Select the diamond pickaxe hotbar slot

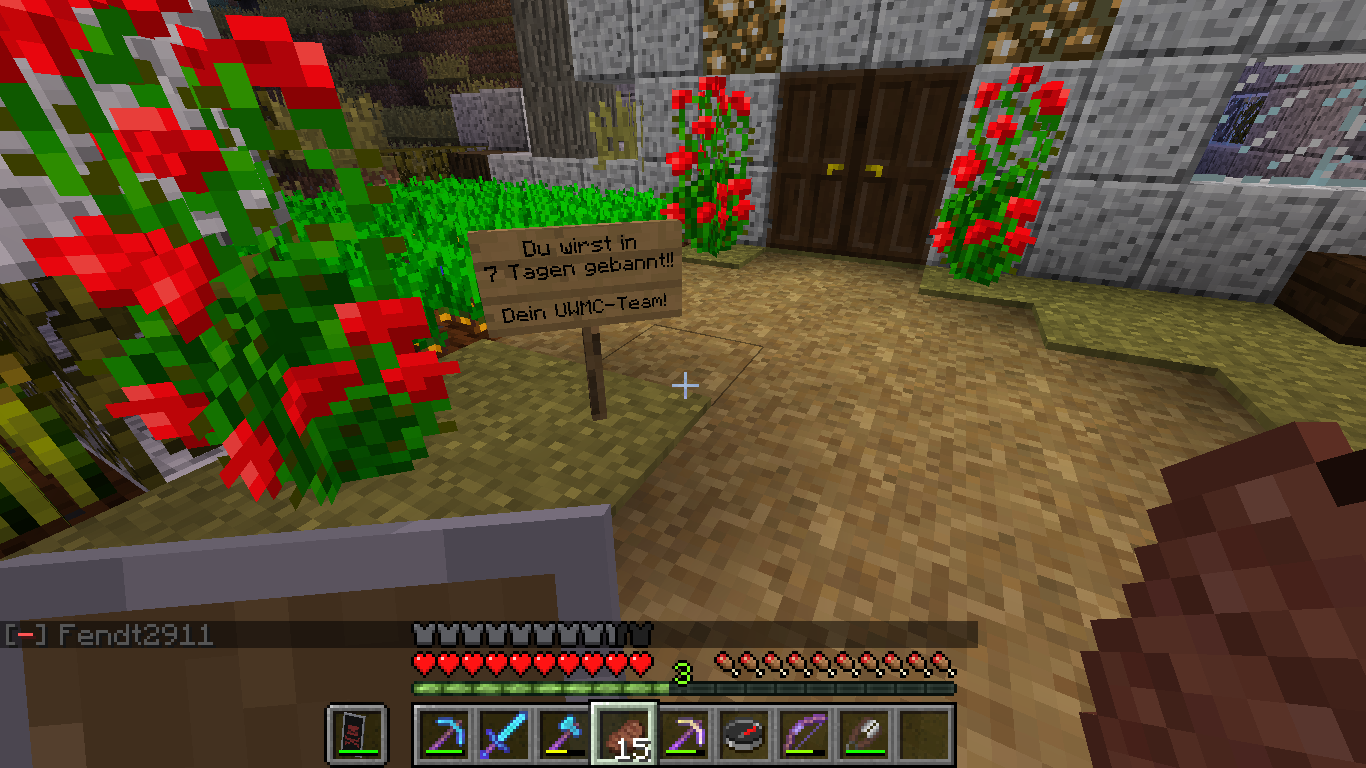tap(444, 734)
